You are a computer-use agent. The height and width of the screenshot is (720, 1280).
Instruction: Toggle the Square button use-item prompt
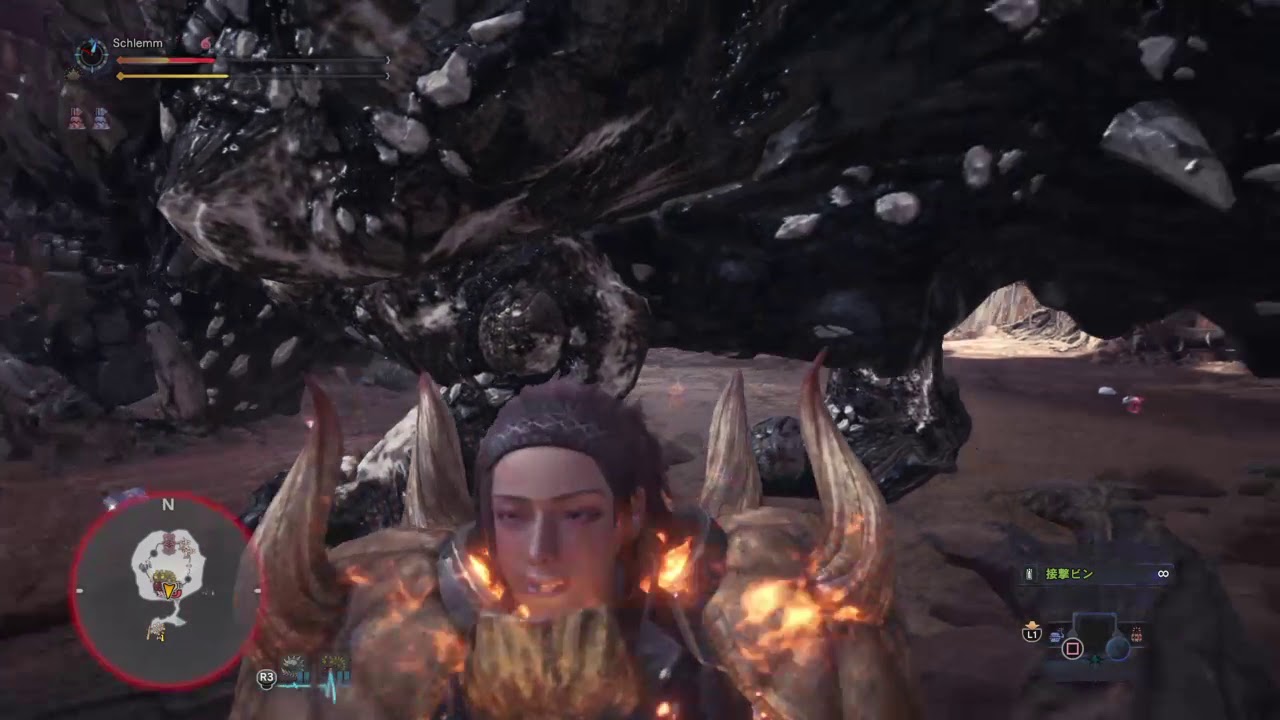(1073, 648)
